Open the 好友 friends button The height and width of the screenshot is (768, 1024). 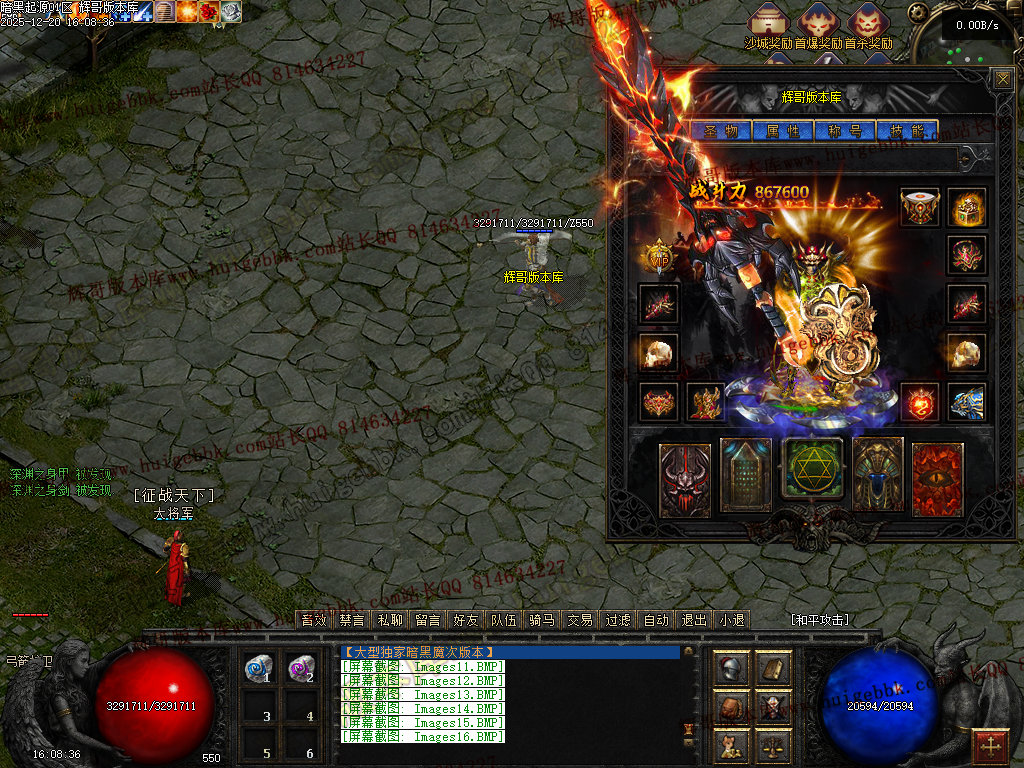(x=465, y=620)
